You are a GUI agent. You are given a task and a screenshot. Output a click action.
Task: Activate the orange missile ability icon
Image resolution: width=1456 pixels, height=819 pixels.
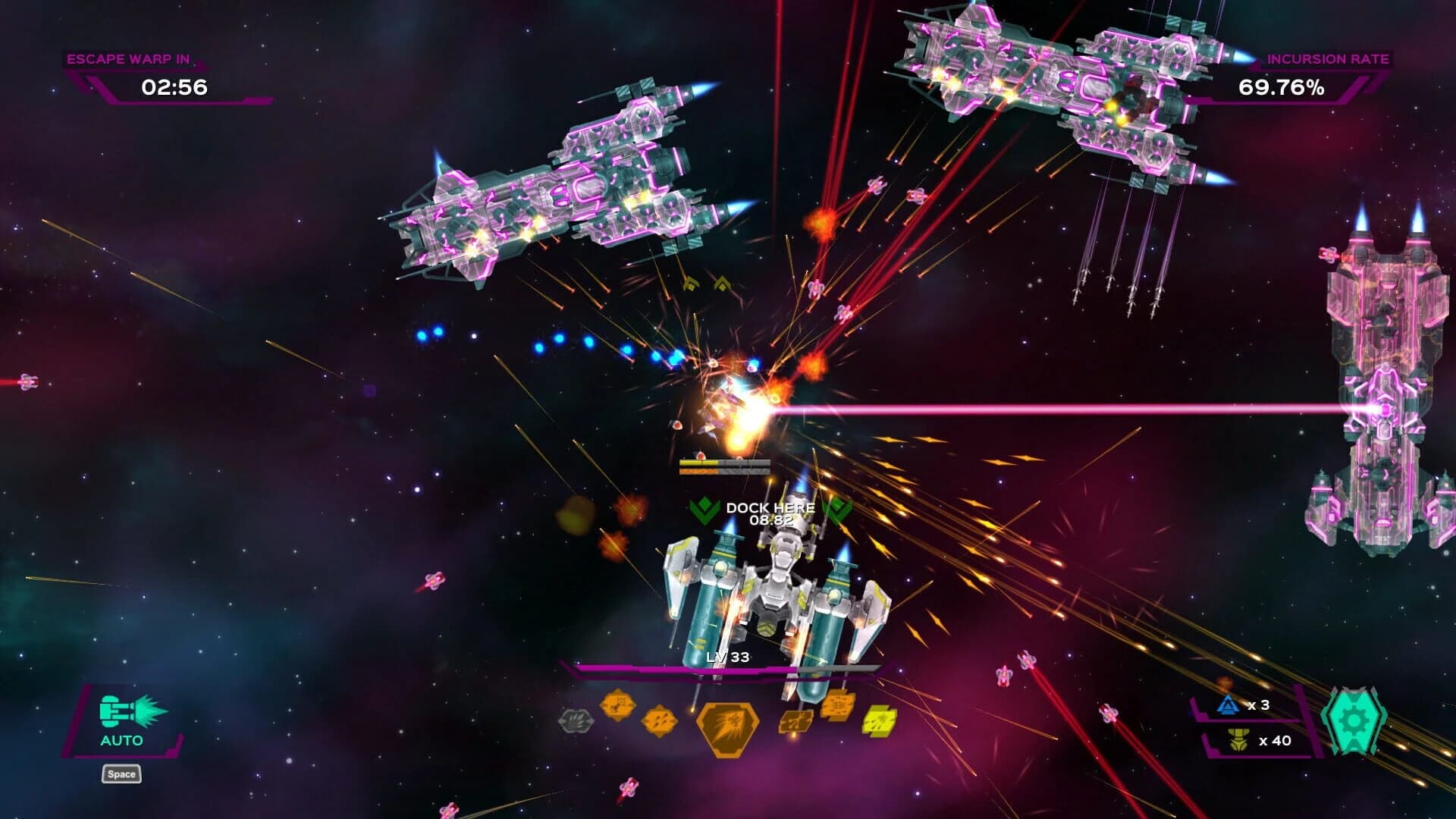pos(617,705)
